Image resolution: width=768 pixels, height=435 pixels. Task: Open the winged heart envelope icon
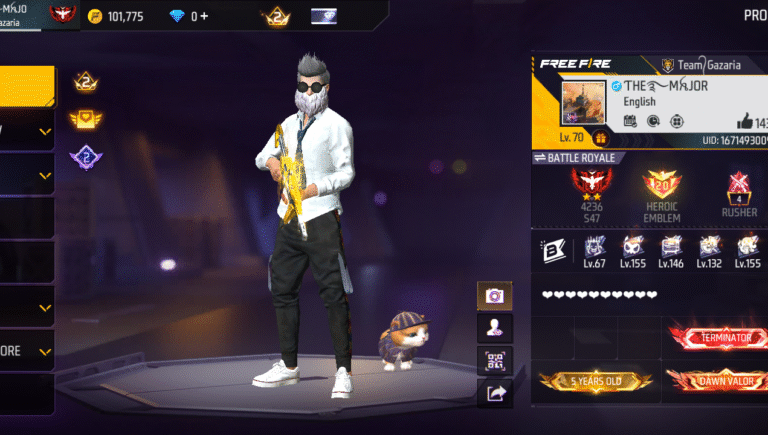[84, 120]
